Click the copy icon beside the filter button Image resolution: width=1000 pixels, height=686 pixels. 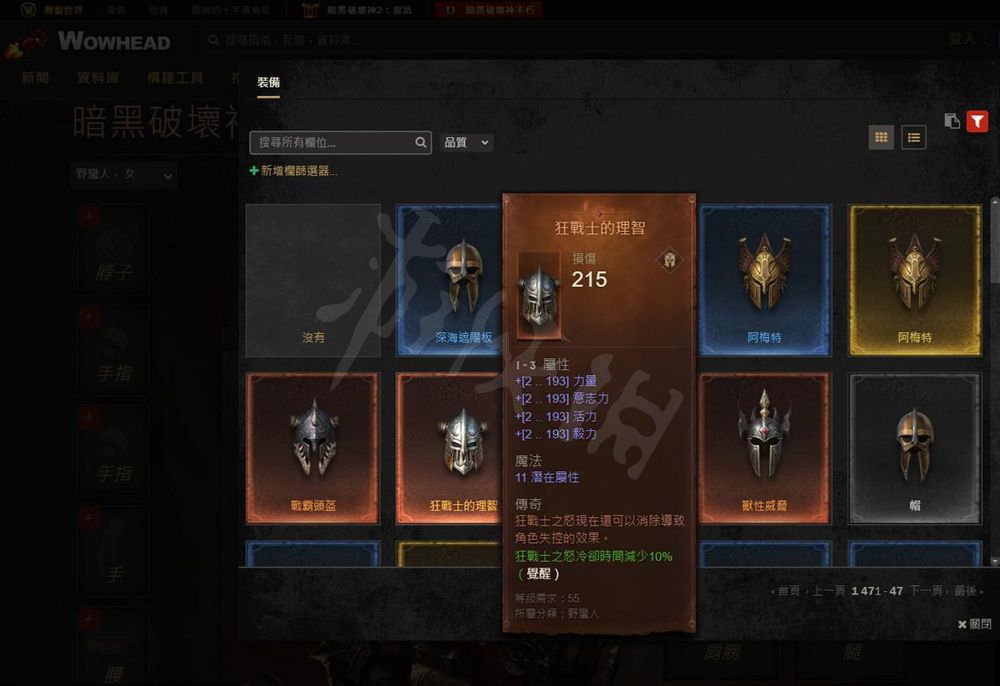(952, 121)
